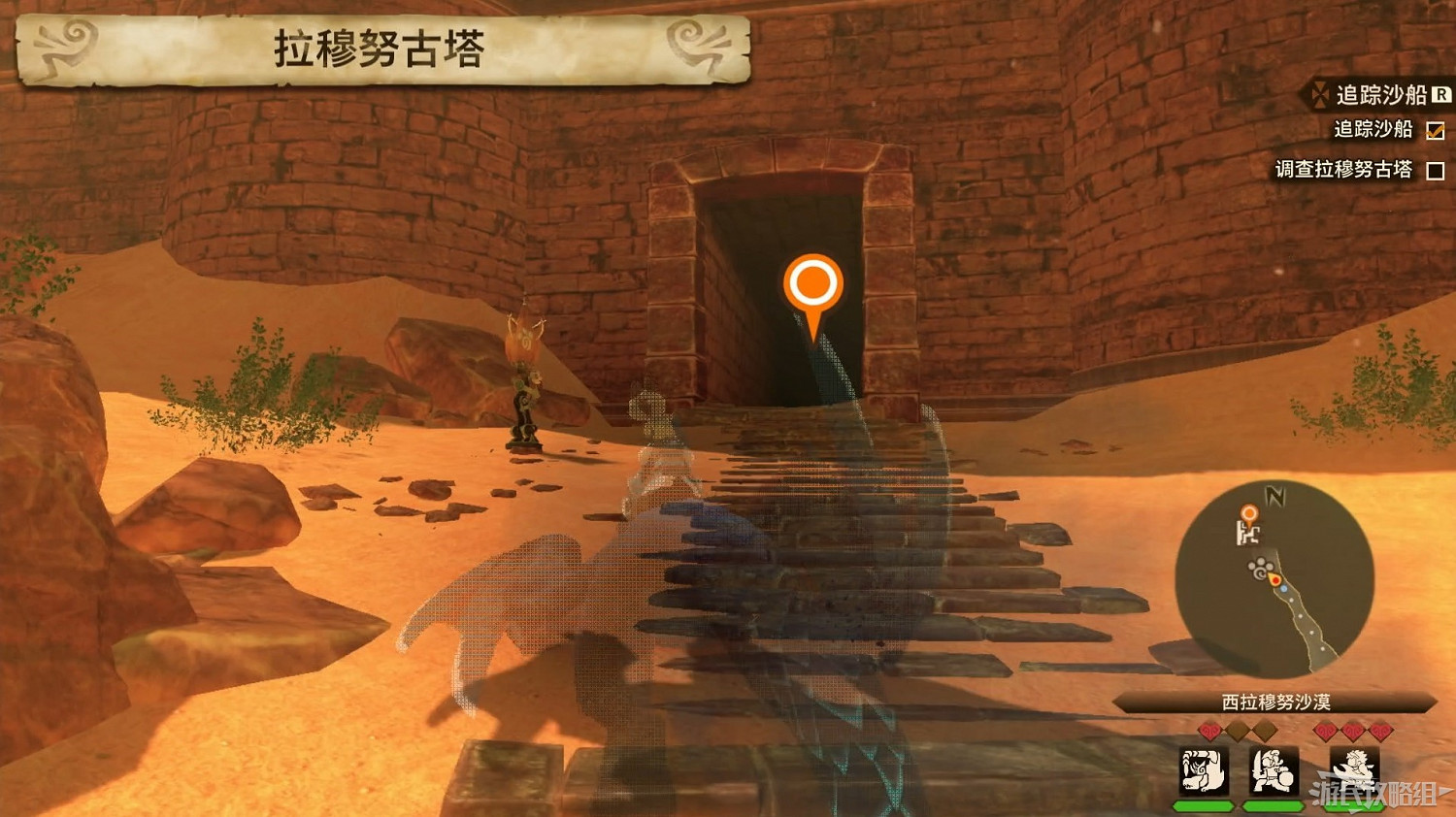
Task: Select the paw print icon on the minimap
Action: (1260, 569)
